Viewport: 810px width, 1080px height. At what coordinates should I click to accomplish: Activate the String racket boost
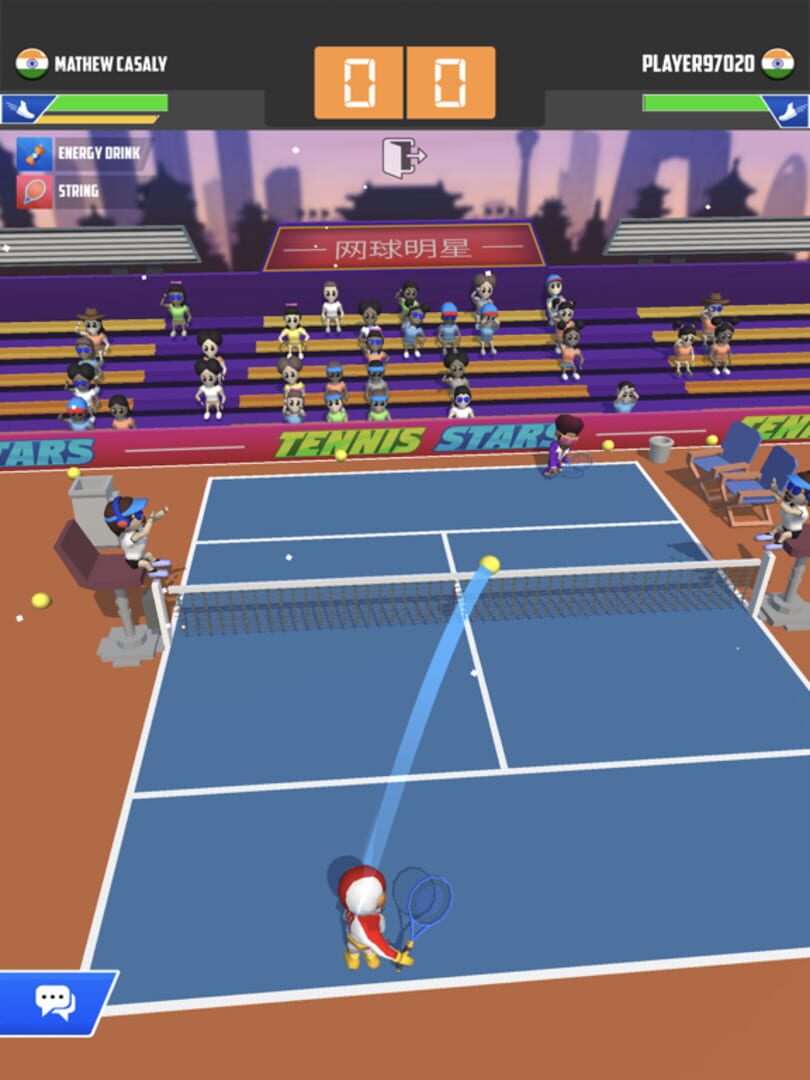35,190
